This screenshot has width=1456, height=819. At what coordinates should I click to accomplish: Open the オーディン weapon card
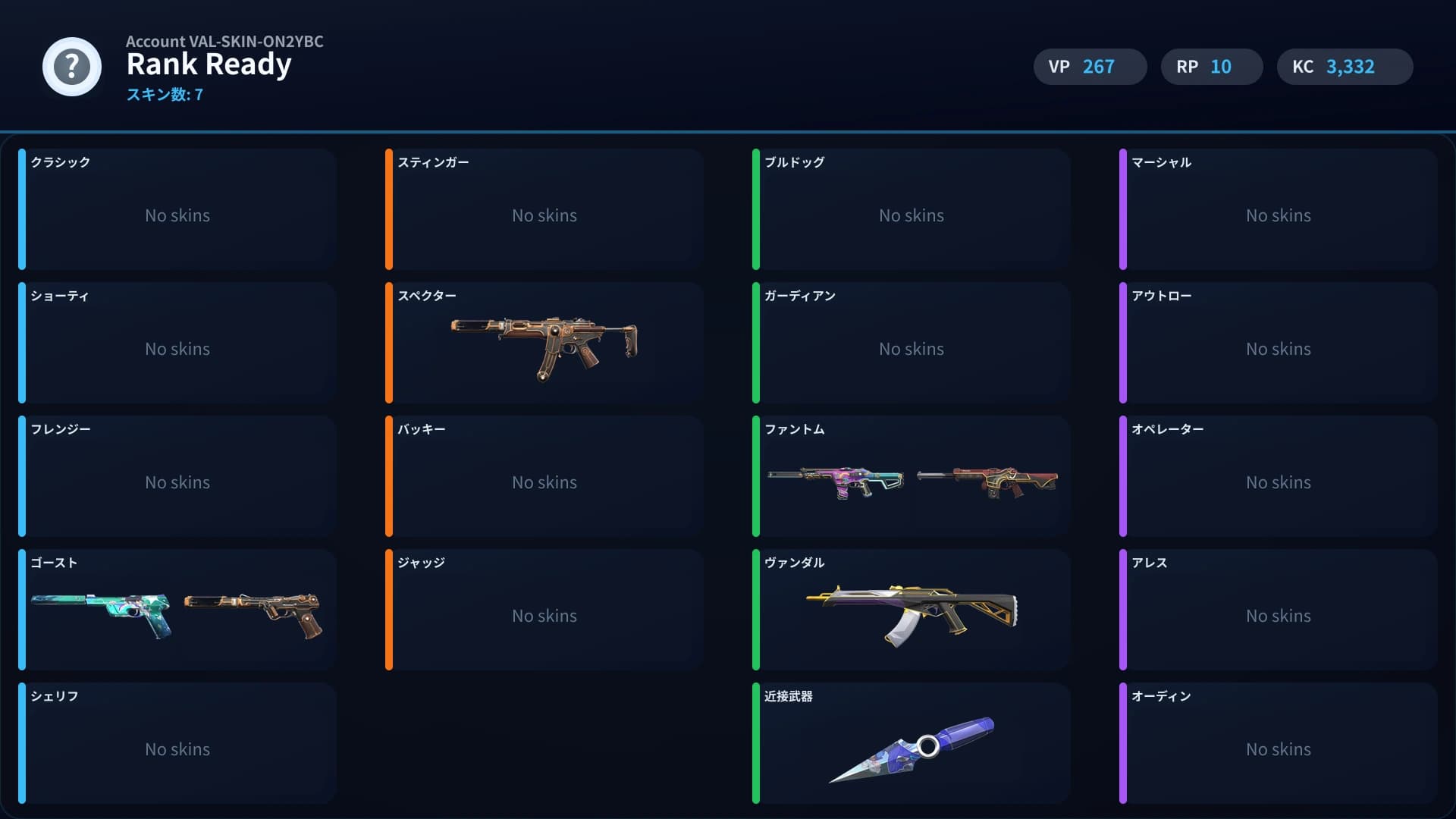click(1279, 743)
